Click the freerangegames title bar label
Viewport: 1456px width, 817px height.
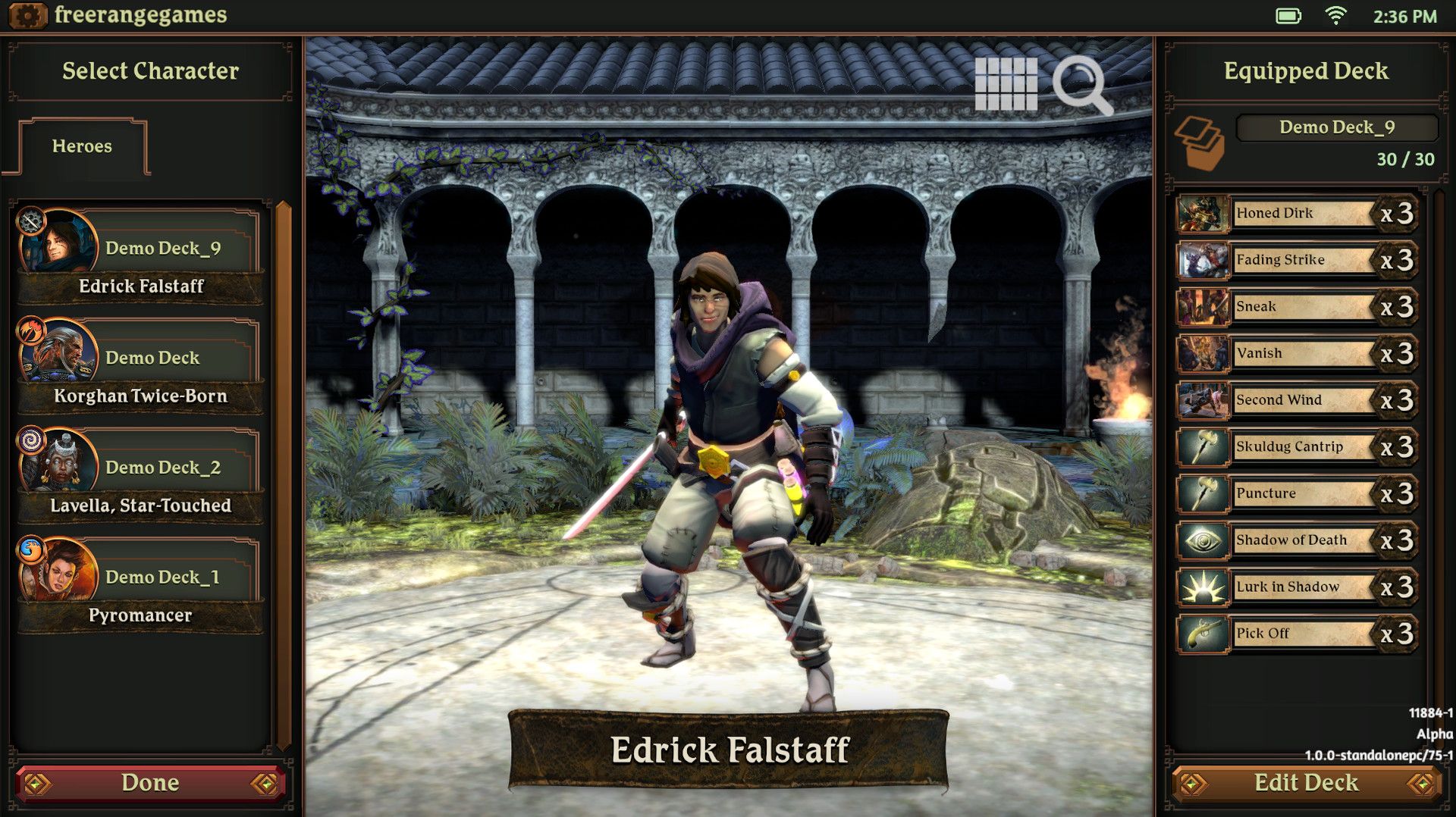click(x=139, y=14)
